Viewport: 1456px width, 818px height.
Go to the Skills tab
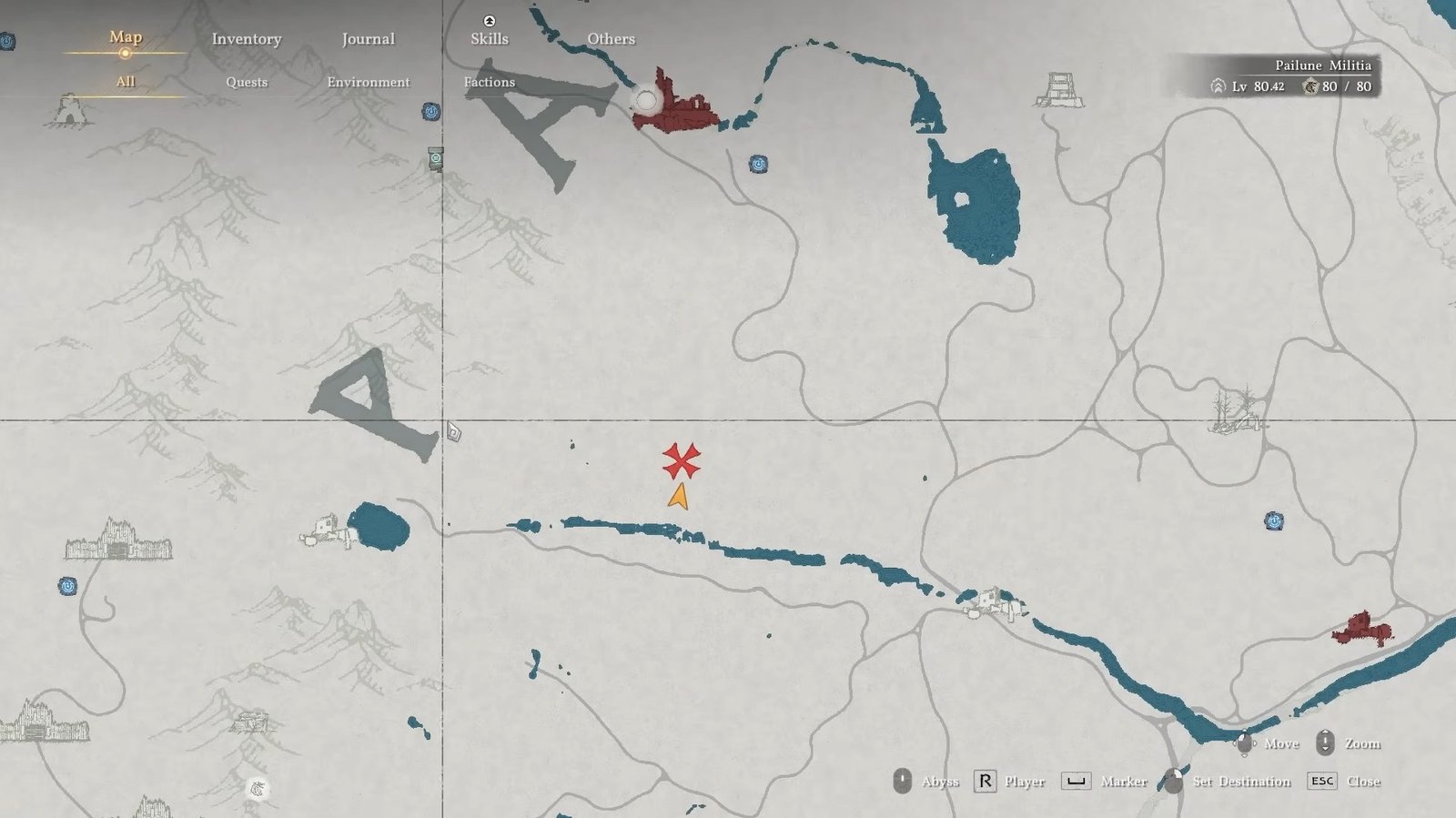click(x=490, y=38)
